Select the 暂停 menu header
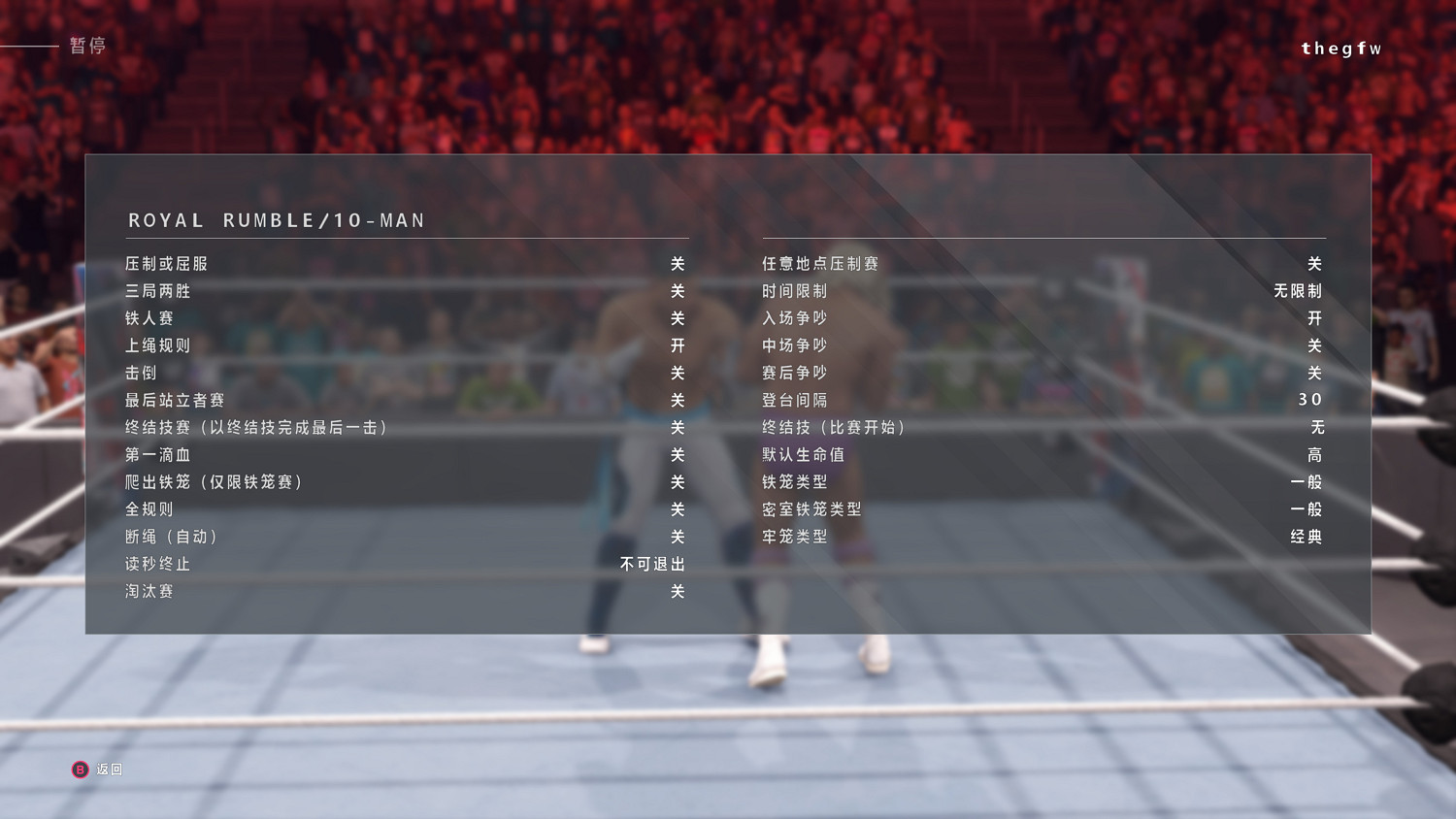 point(87,44)
